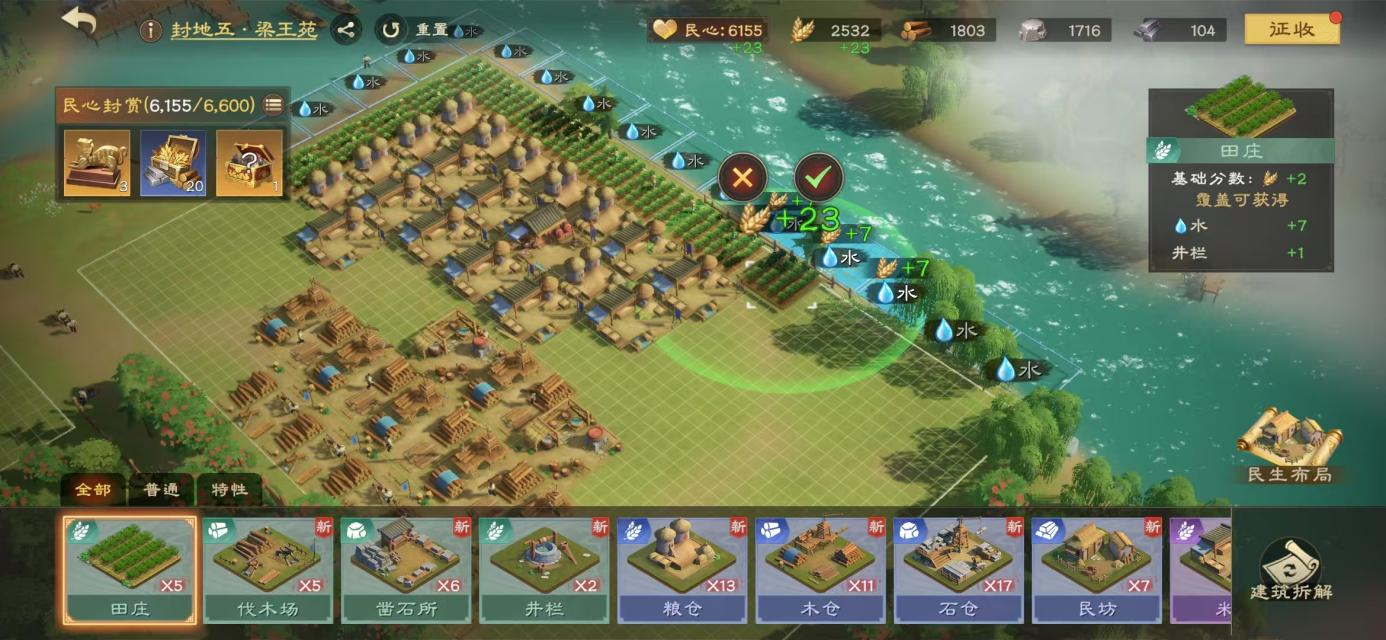Open the 建筑拆解 demolish button
Viewport: 1386px width, 640px height.
(x=1290, y=572)
